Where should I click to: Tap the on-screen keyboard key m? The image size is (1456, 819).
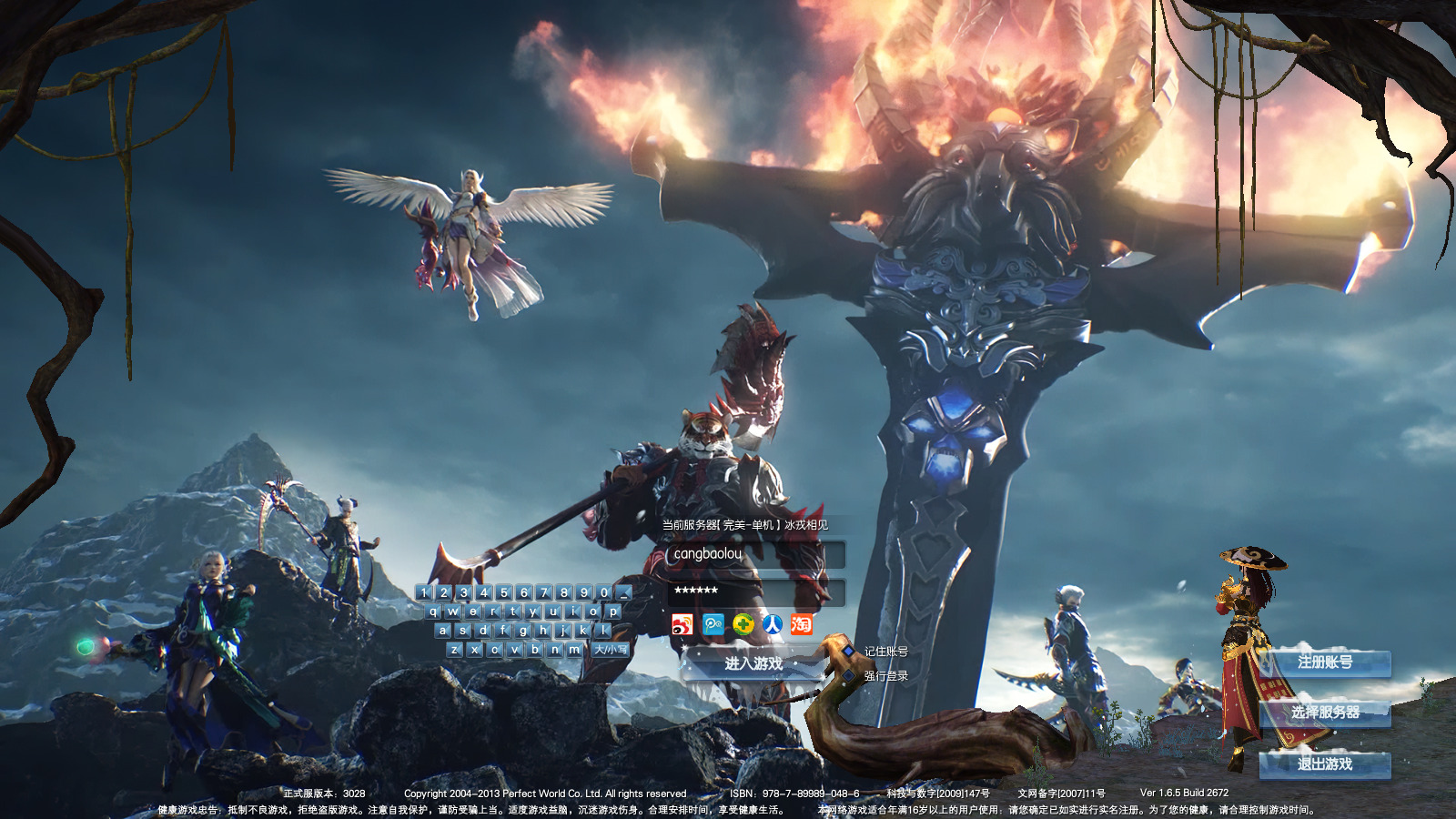pos(574,650)
